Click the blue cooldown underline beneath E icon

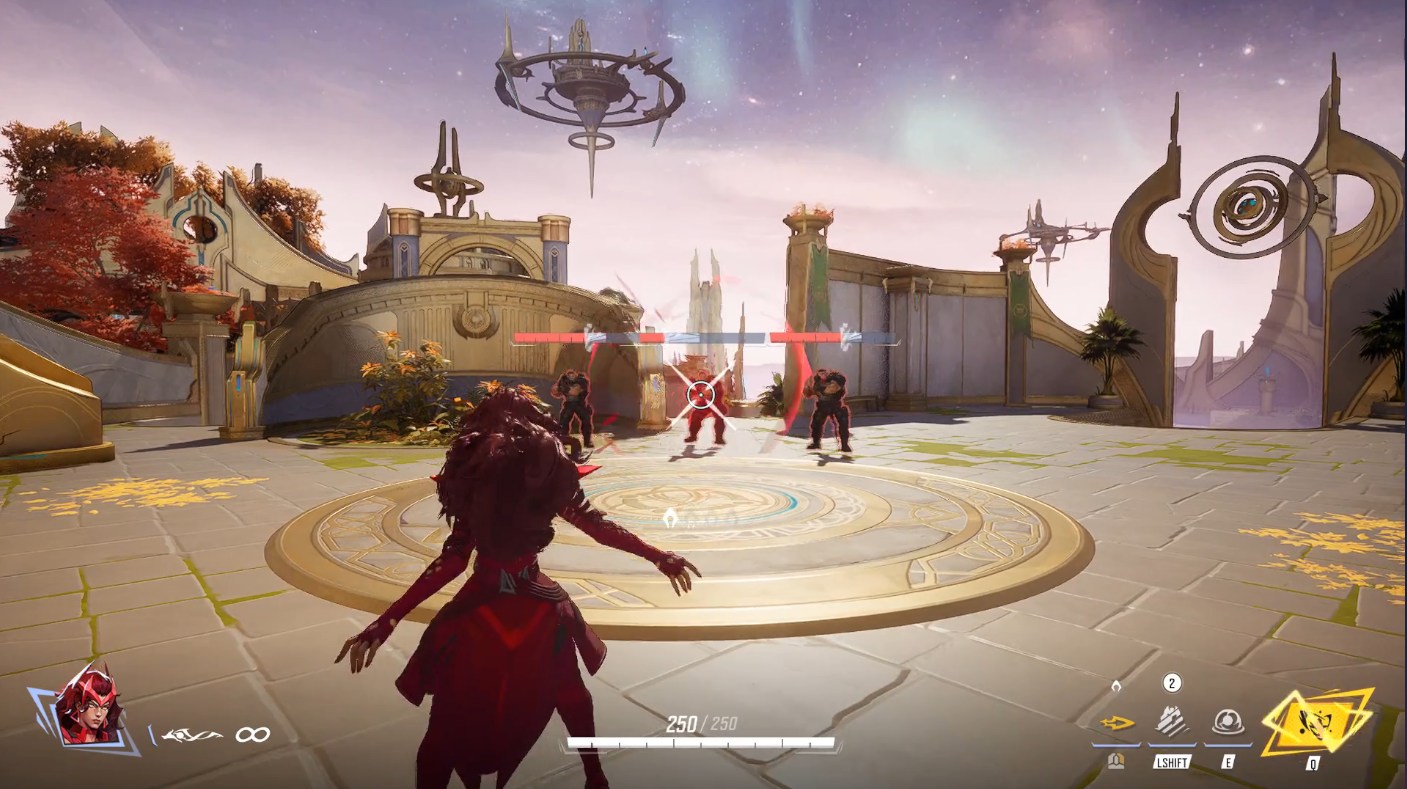[x=1227, y=745]
